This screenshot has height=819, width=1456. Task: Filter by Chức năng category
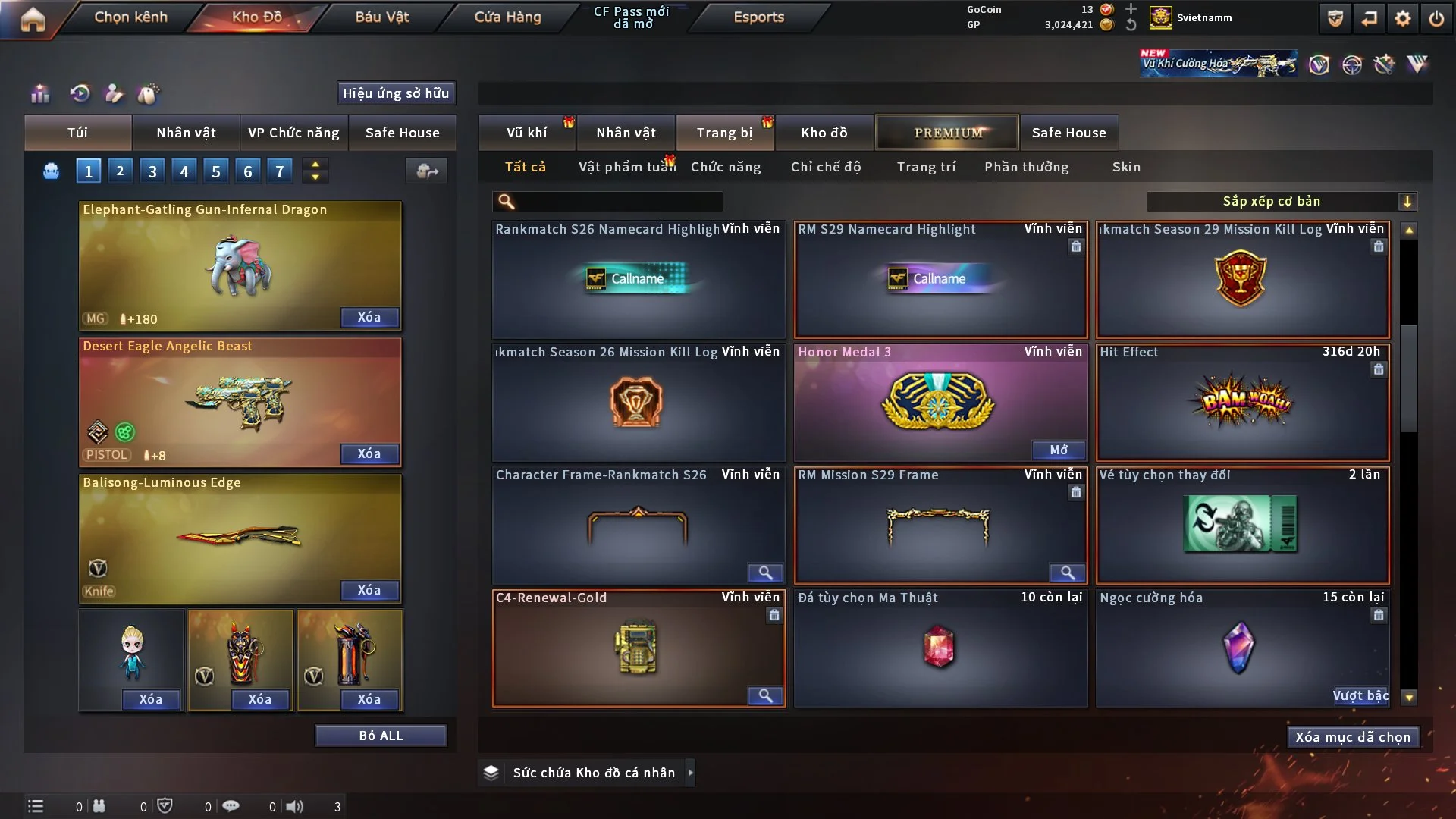(726, 167)
